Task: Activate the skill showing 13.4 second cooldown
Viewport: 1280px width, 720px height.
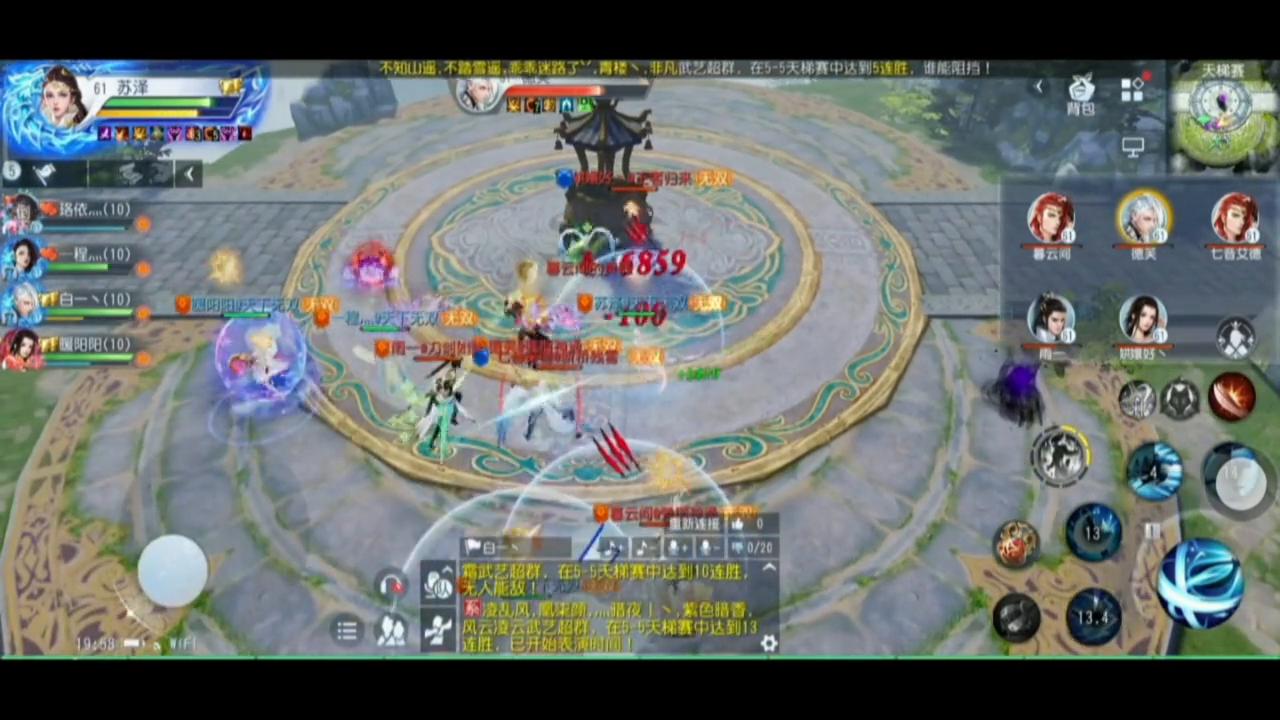Action: pos(1095,617)
